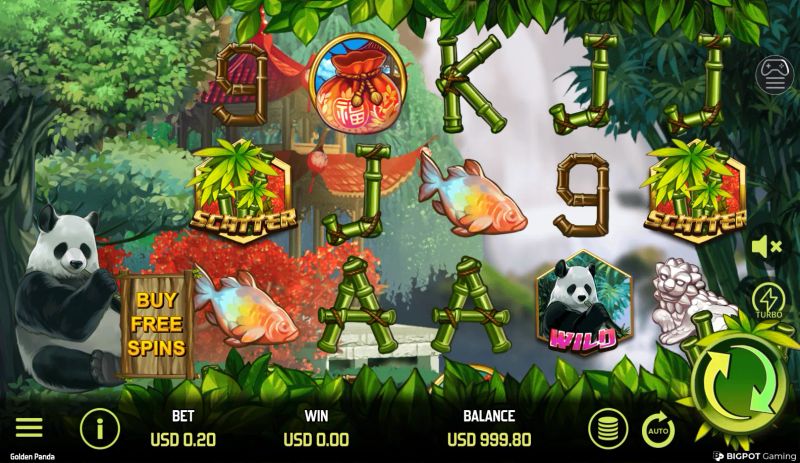Open the bet coin stack selector
This screenshot has height=463, width=800.
[607, 428]
